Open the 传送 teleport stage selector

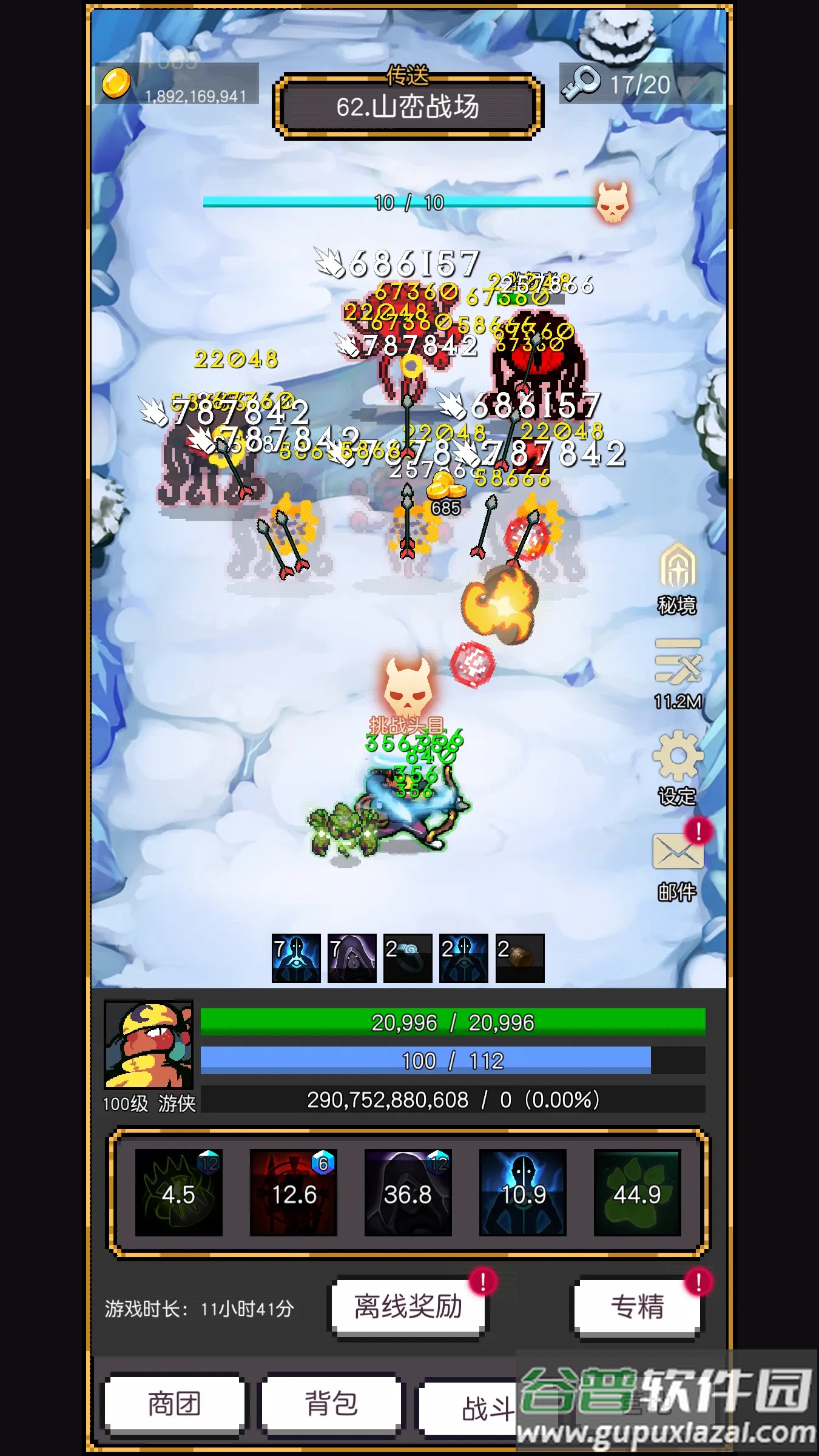[408, 106]
